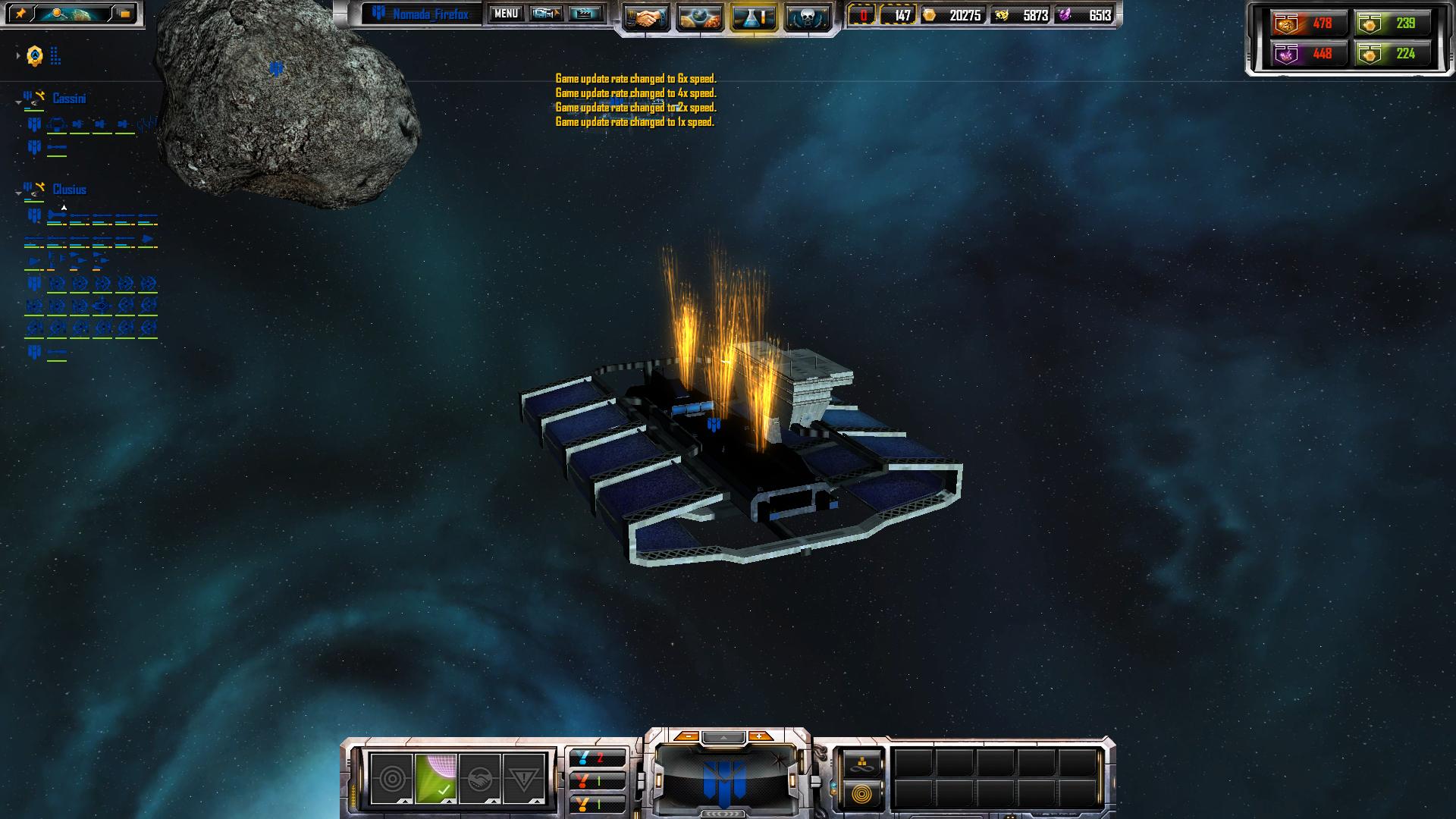Click the concentric target rings action button

click(391, 779)
